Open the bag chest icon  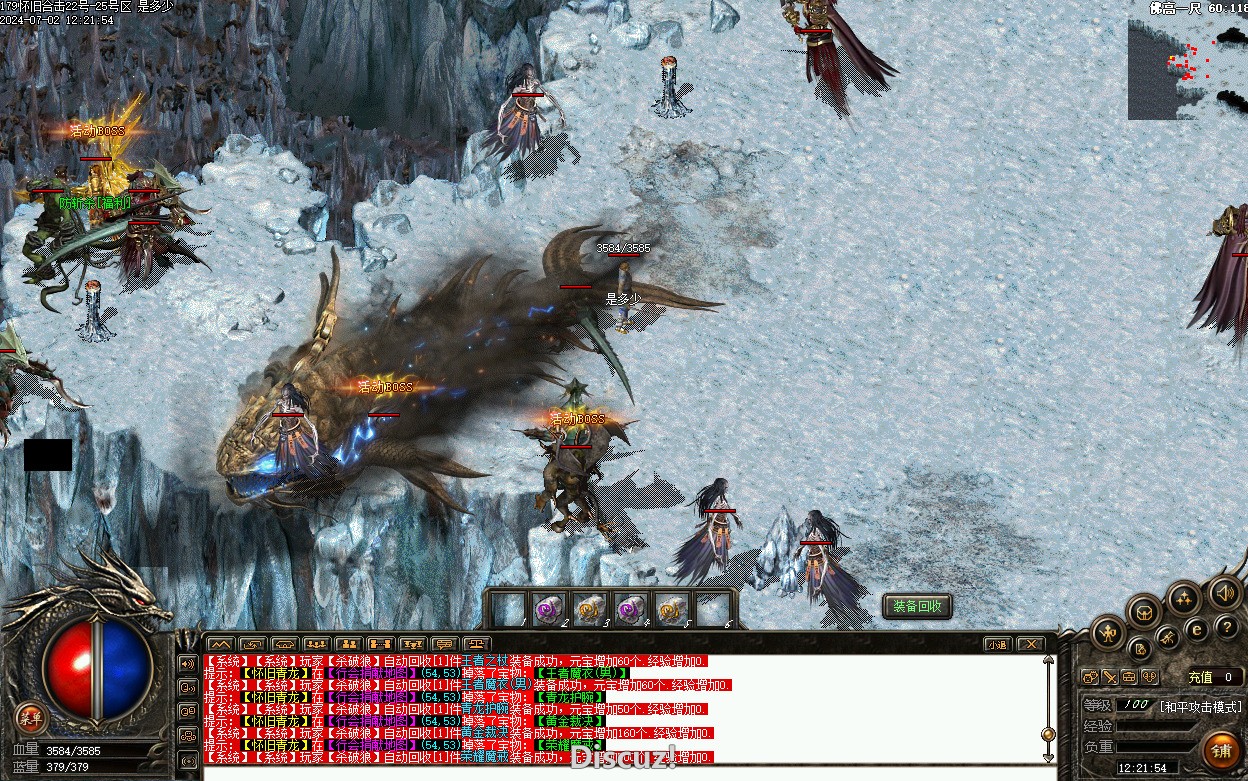(x=1145, y=611)
